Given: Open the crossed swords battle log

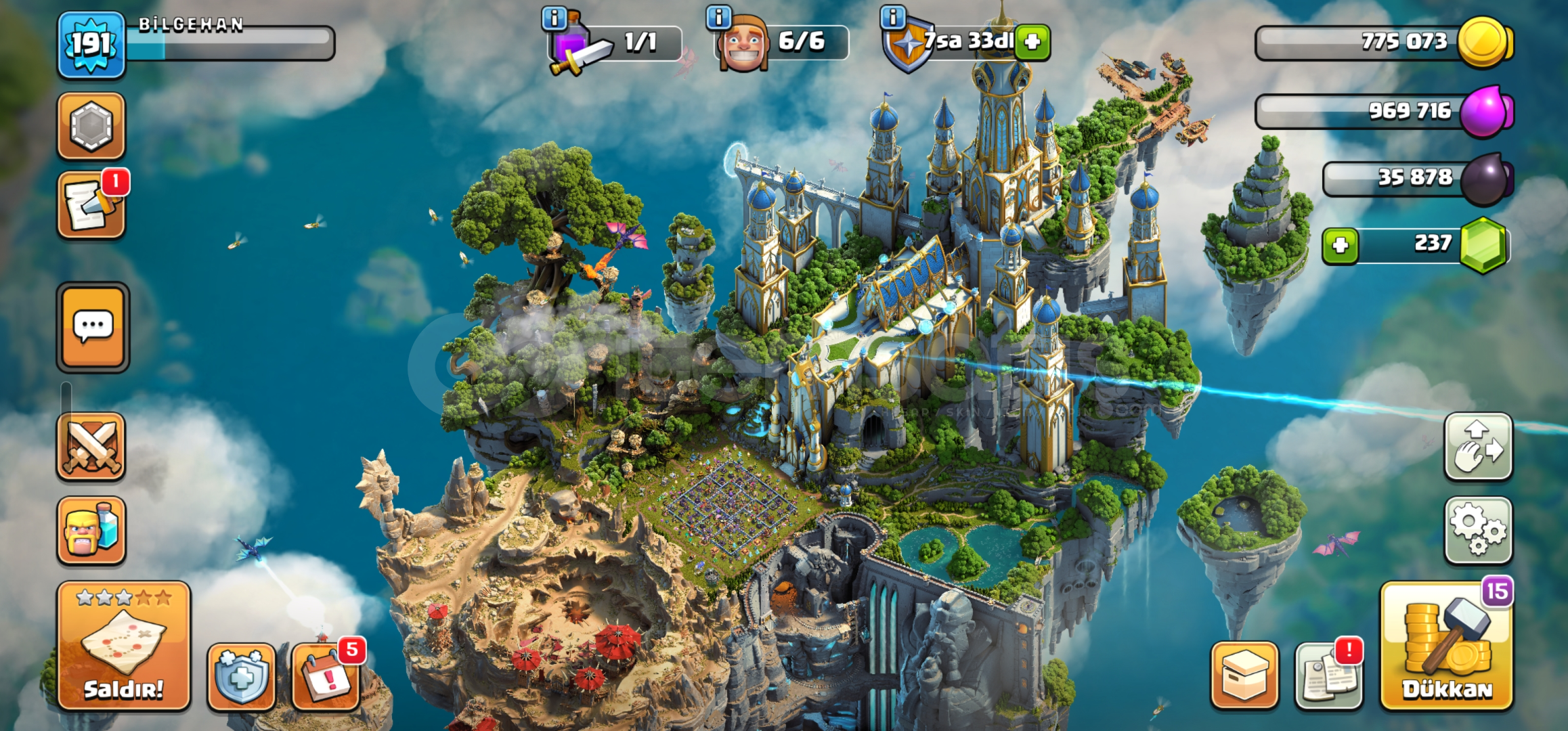Looking at the screenshot, I should [x=91, y=447].
